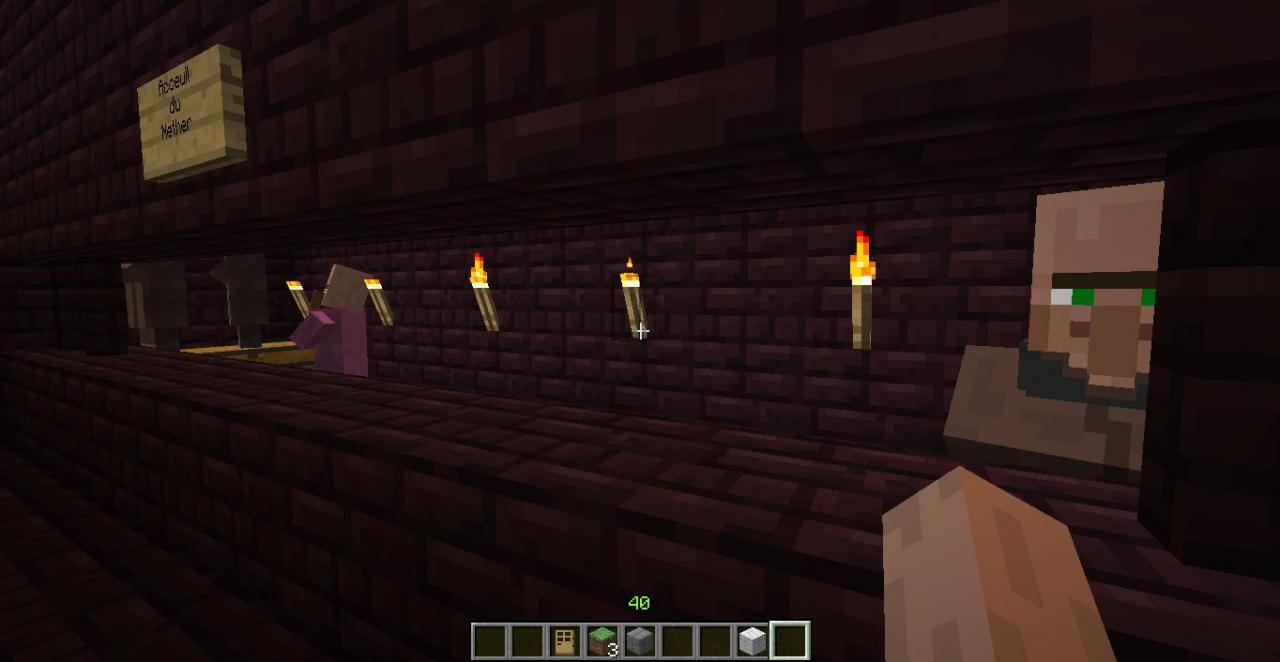
Task: Click the highlighted empty hotbar slot
Action: point(790,641)
